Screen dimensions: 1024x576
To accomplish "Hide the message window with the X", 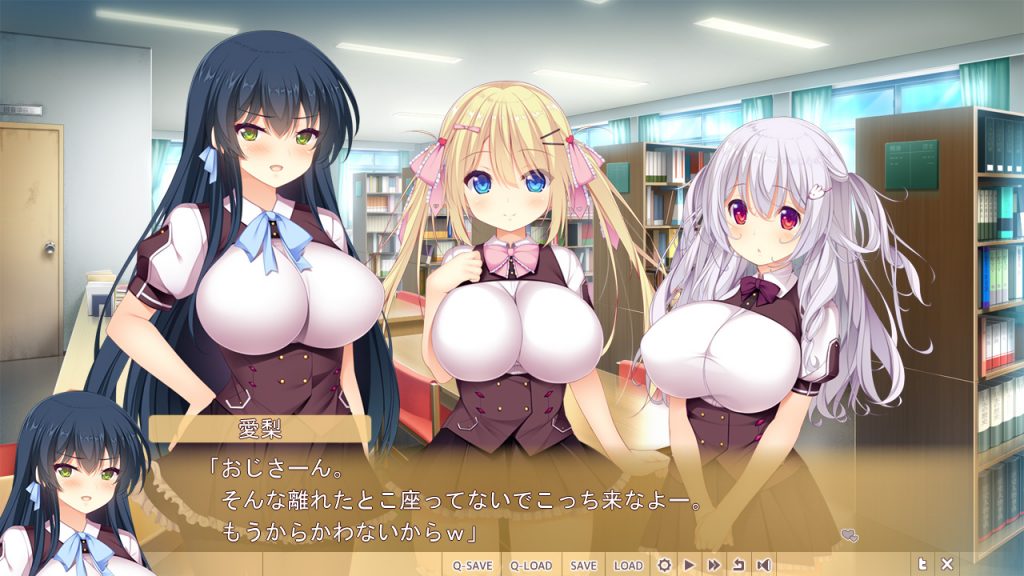I will click(947, 565).
